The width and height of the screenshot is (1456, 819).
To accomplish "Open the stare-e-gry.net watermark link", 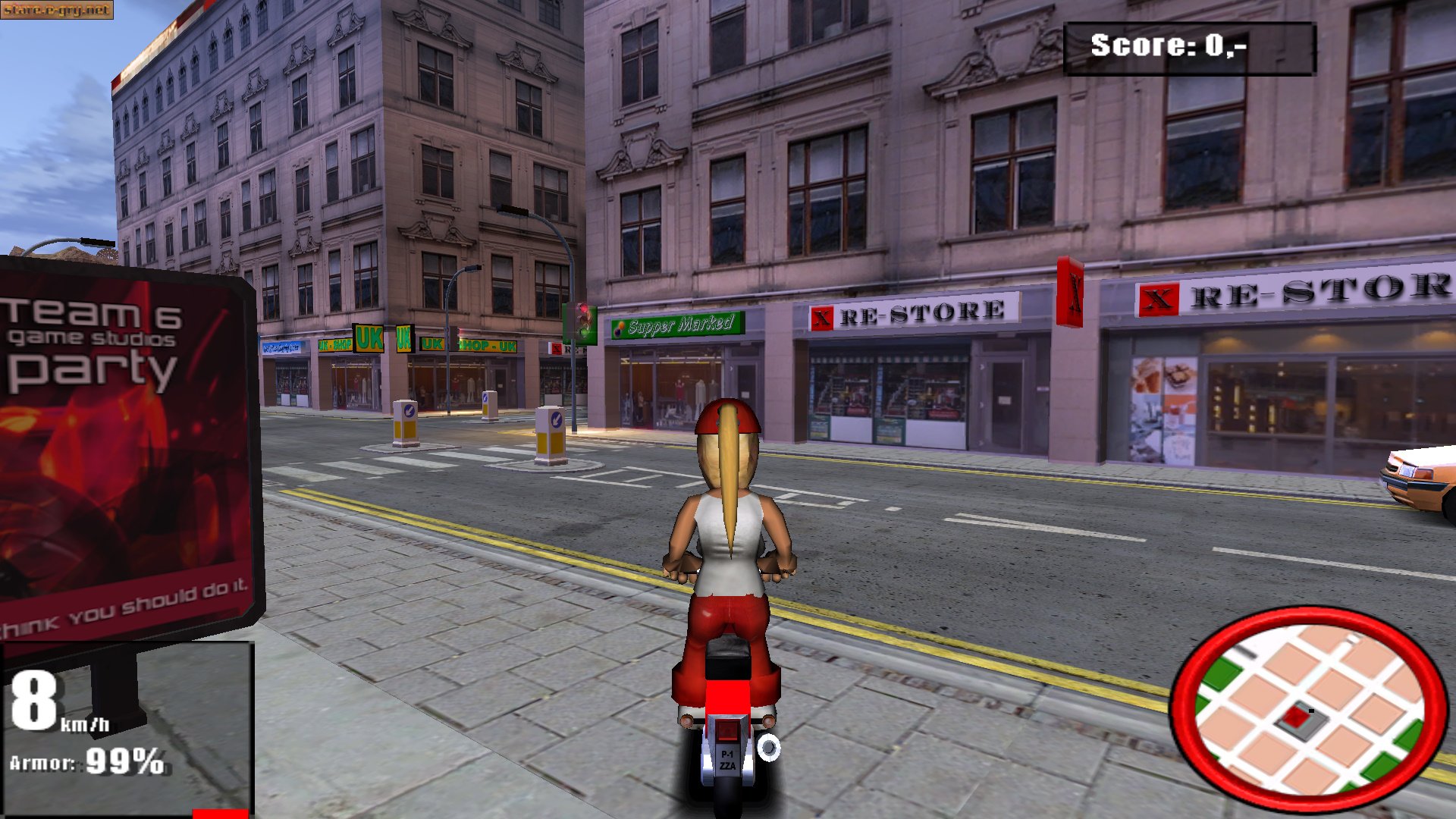I will click(x=56, y=10).
